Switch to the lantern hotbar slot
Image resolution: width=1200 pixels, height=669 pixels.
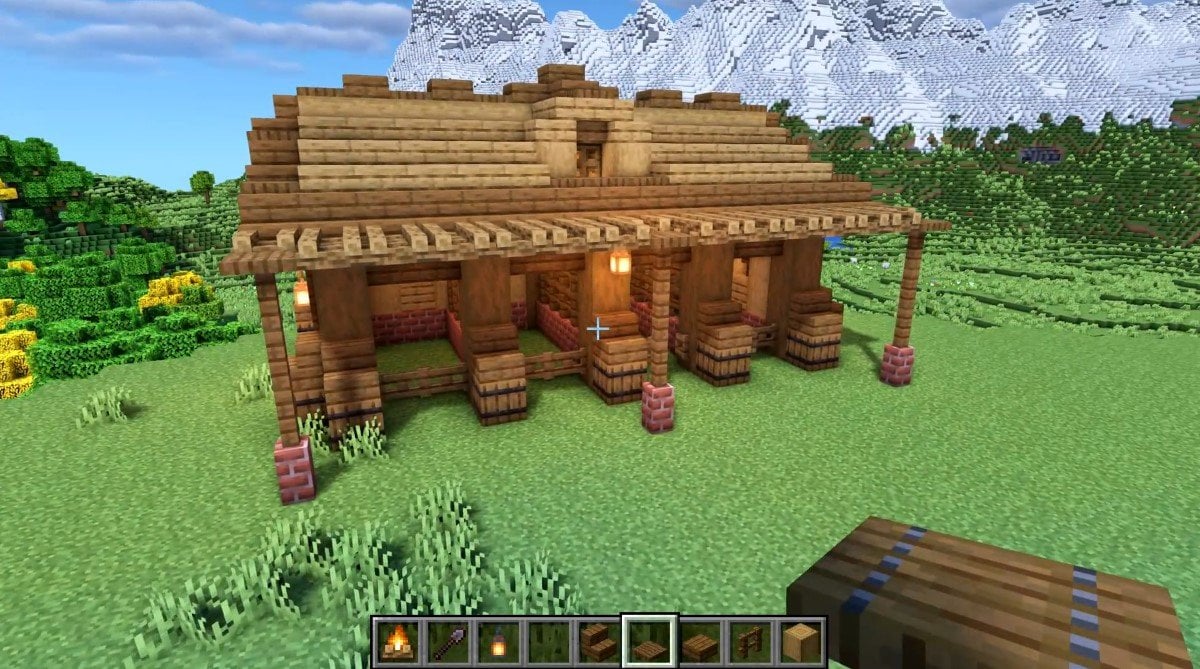click(x=497, y=642)
